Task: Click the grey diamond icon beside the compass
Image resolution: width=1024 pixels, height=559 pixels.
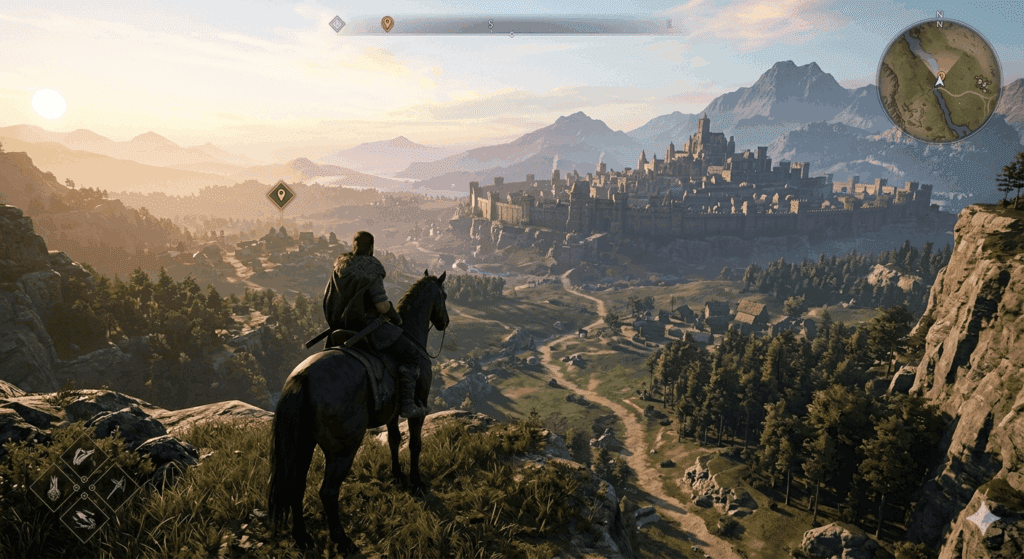Action: (337, 24)
